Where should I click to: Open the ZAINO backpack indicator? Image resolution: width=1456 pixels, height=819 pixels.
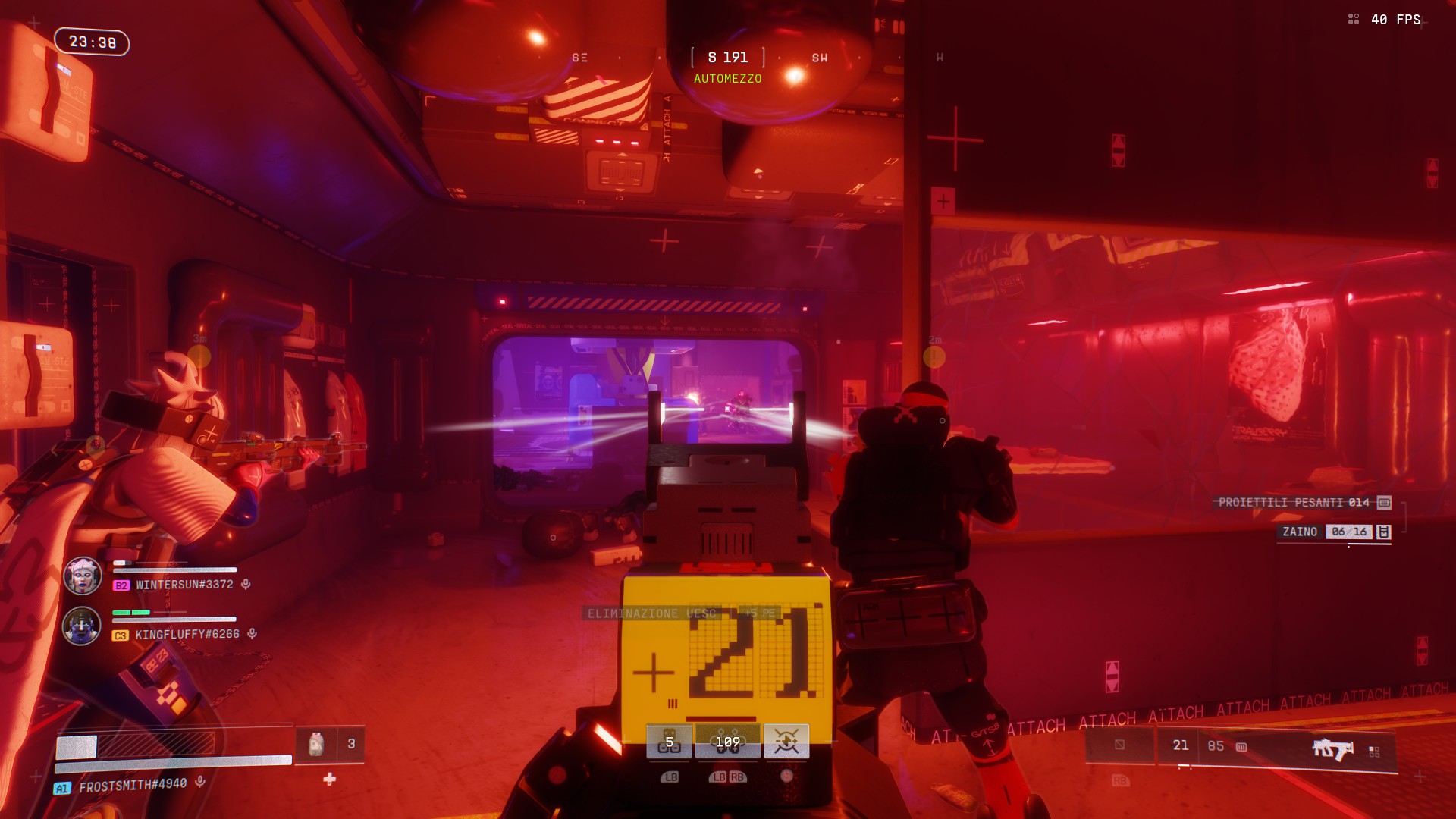(1335, 532)
